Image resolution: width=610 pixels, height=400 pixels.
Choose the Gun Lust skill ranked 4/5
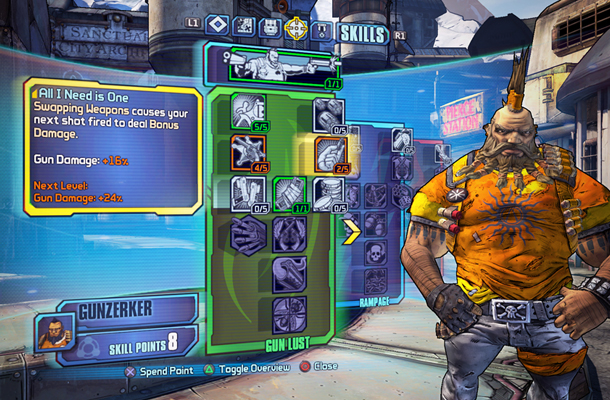(x=246, y=152)
